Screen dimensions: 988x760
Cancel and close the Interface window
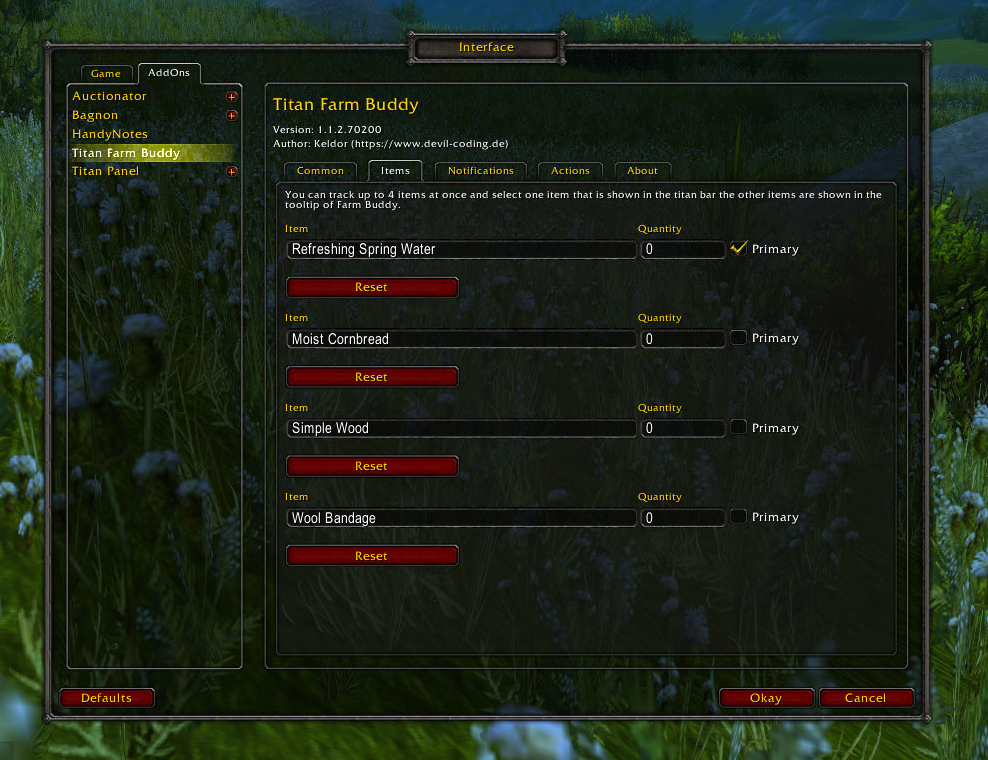click(x=866, y=698)
